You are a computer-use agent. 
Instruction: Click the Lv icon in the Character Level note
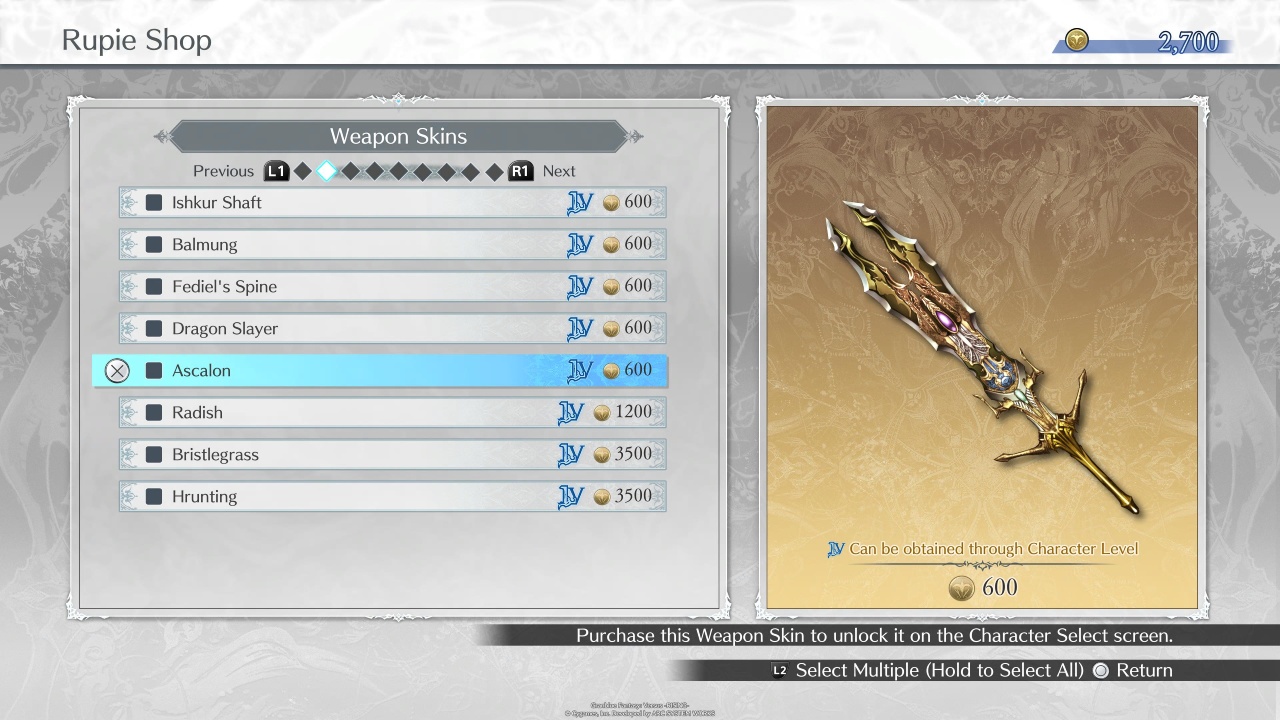tap(836, 548)
